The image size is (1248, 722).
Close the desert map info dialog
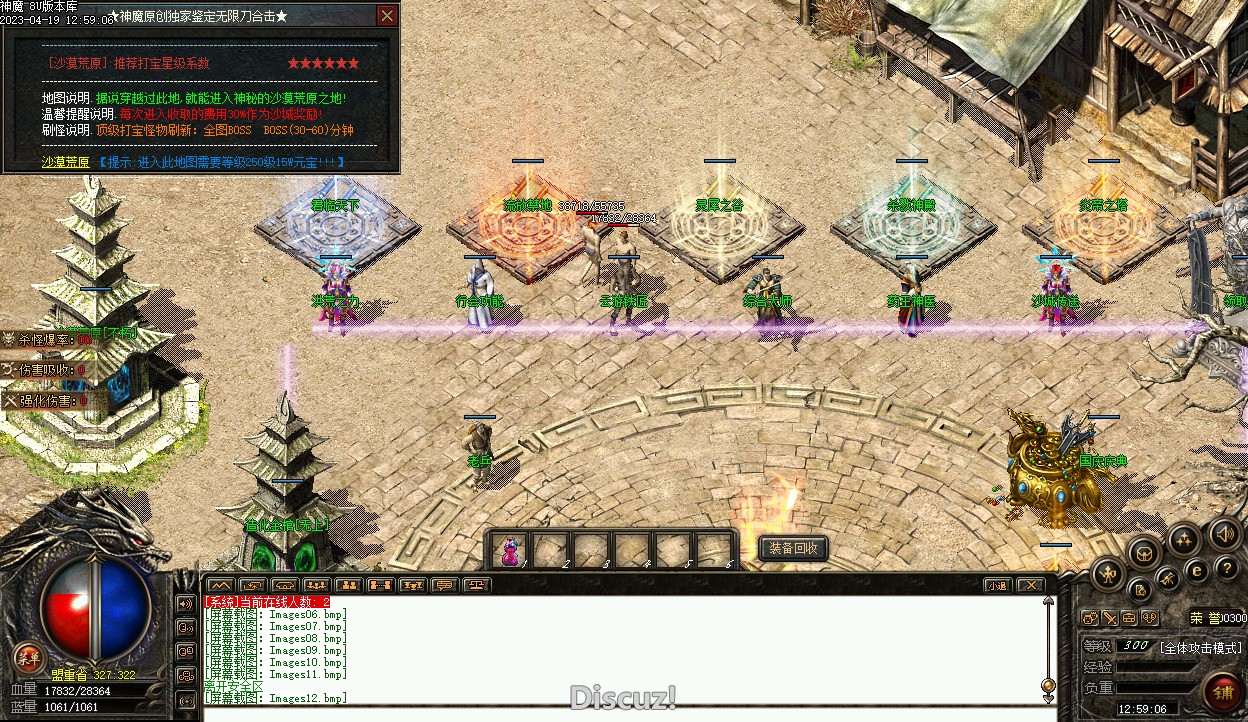pos(387,16)
